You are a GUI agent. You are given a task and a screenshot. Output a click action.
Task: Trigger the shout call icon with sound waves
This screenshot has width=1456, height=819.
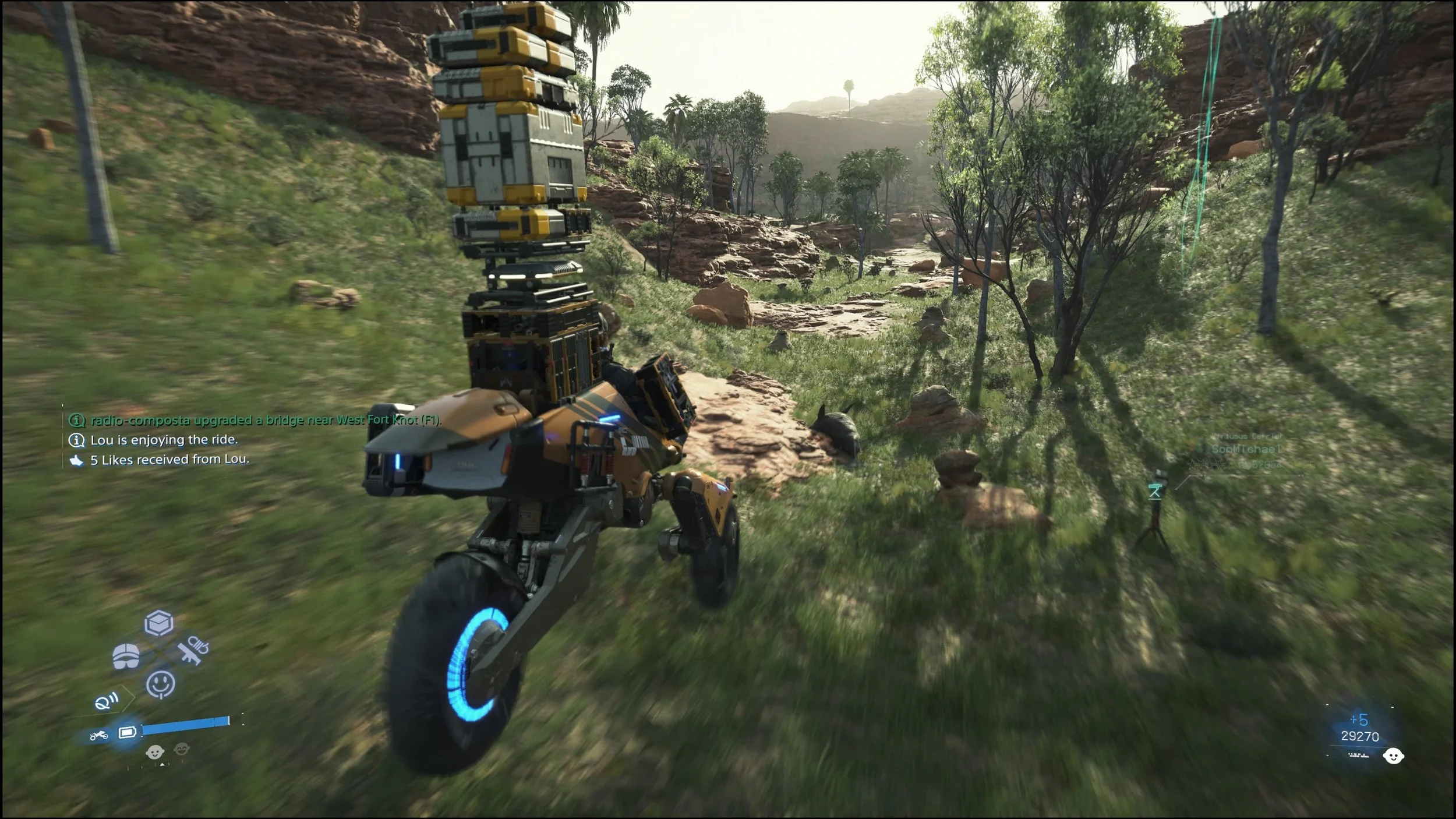pos(107,701)
